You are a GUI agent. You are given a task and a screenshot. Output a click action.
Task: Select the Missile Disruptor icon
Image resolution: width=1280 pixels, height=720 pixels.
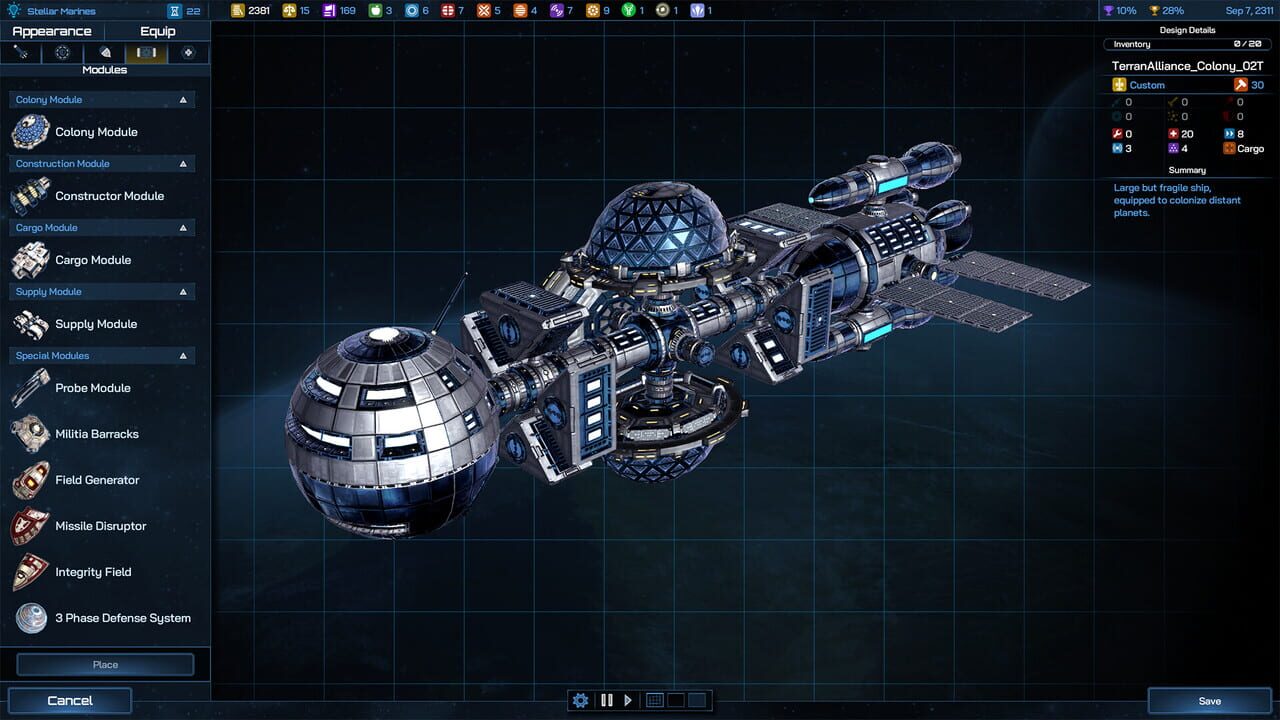point(28,525)
